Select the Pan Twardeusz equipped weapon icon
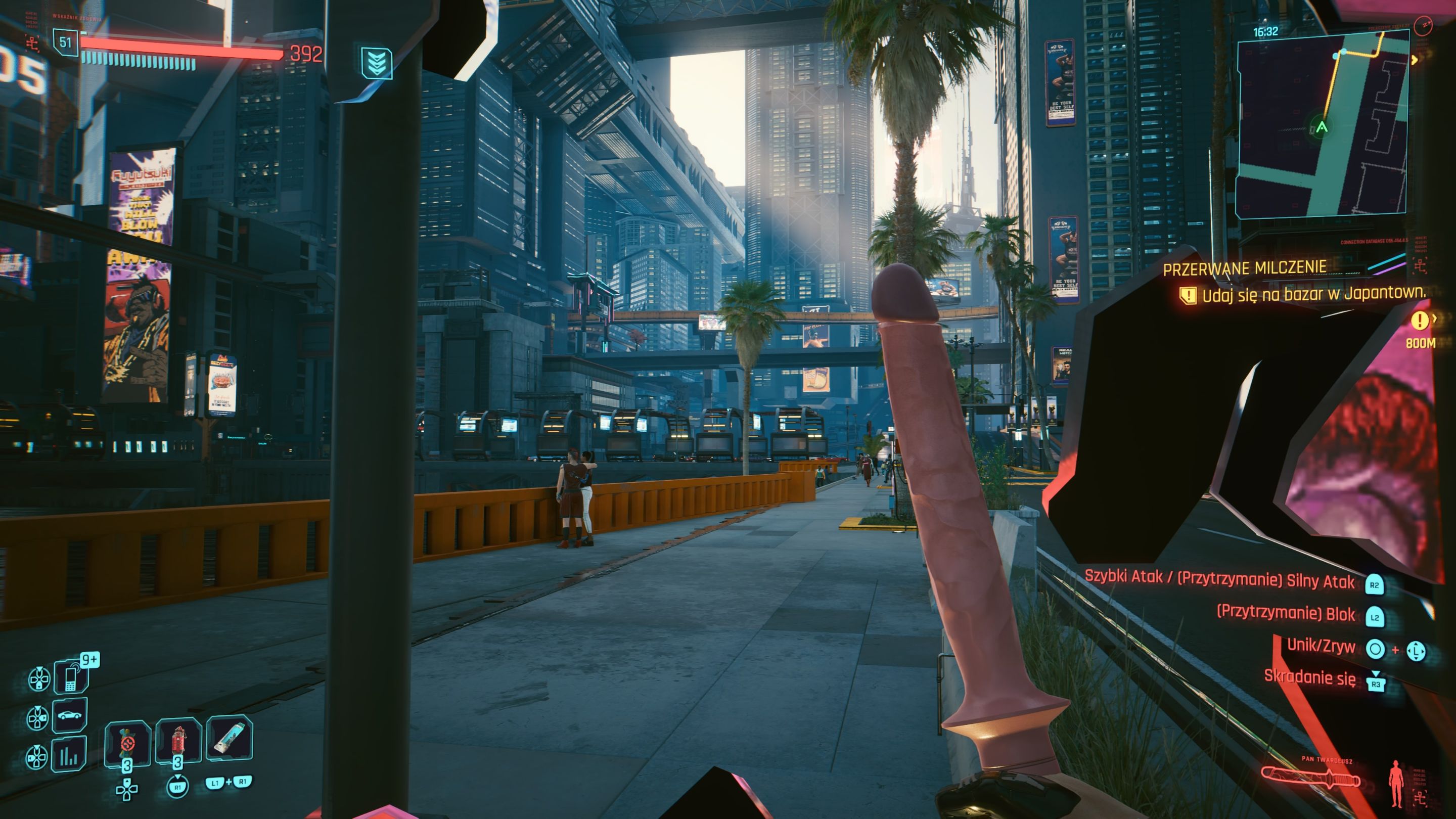 coord(1311,779)
